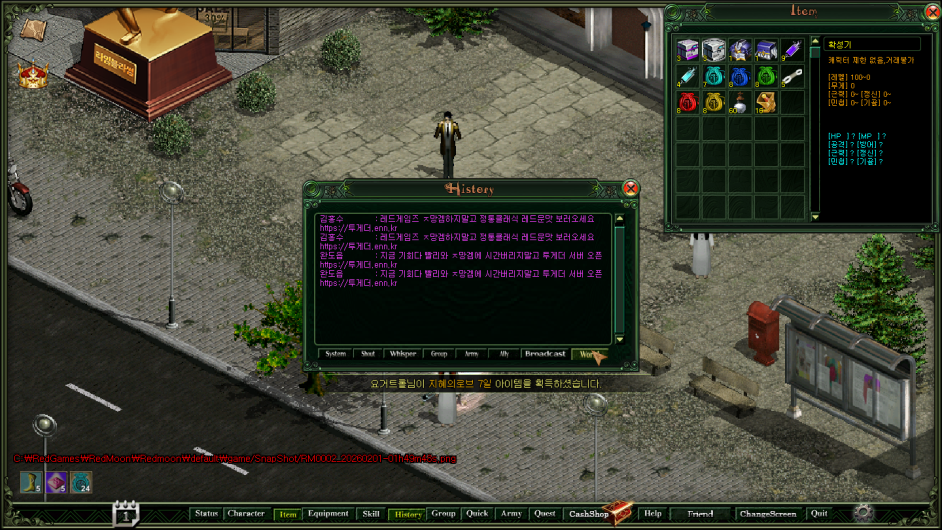
Task: Switch to the Whisper history tab
Action: (x=403, y=354)
